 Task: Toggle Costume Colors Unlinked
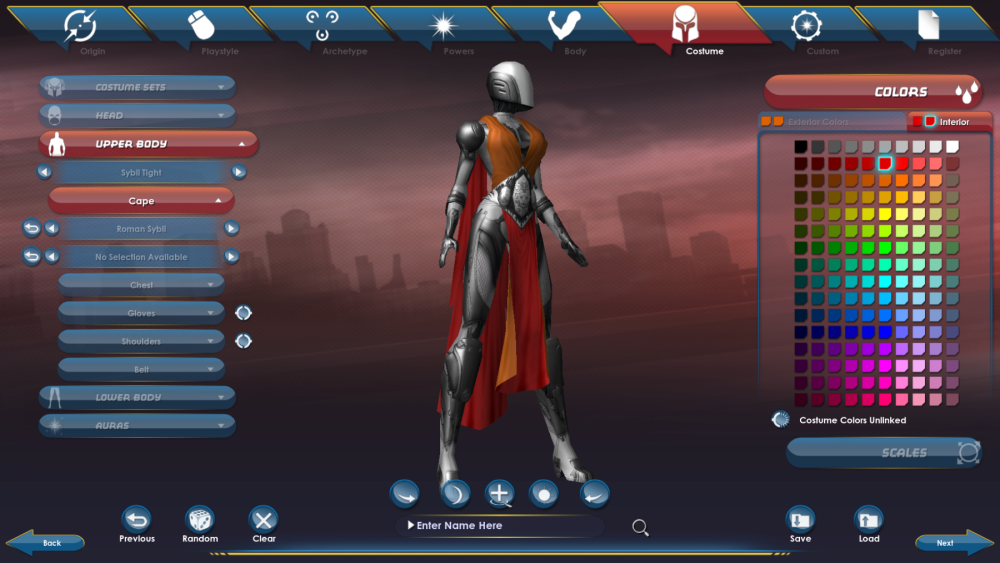coord(781,420)
